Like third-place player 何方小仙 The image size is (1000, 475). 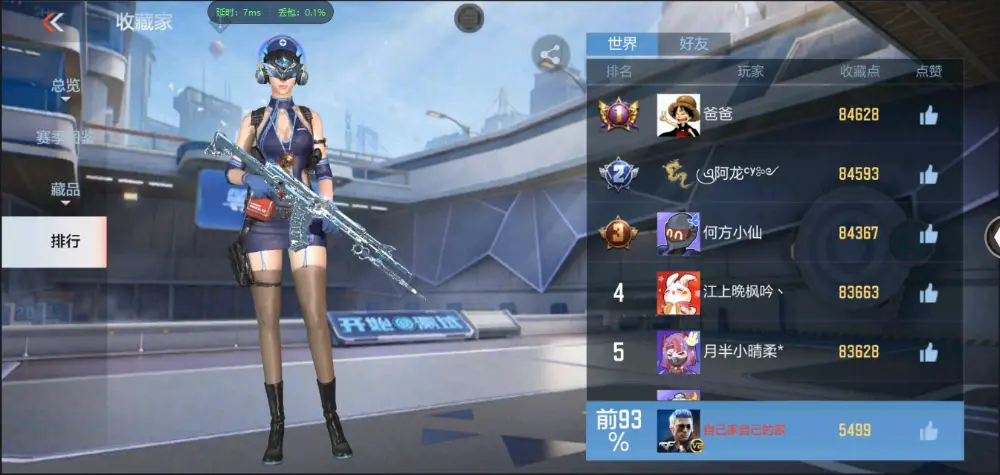928,234
